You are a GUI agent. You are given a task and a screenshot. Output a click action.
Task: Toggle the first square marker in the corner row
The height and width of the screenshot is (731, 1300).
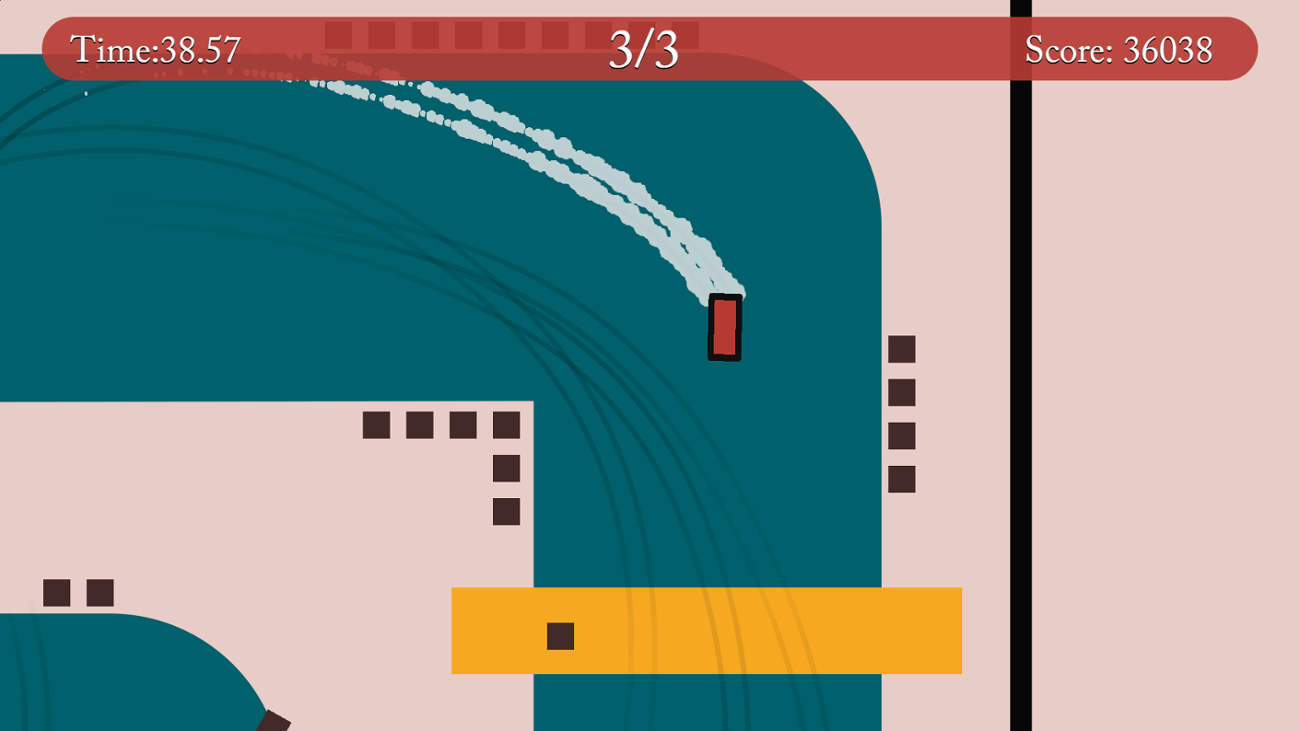coord(377,425)
